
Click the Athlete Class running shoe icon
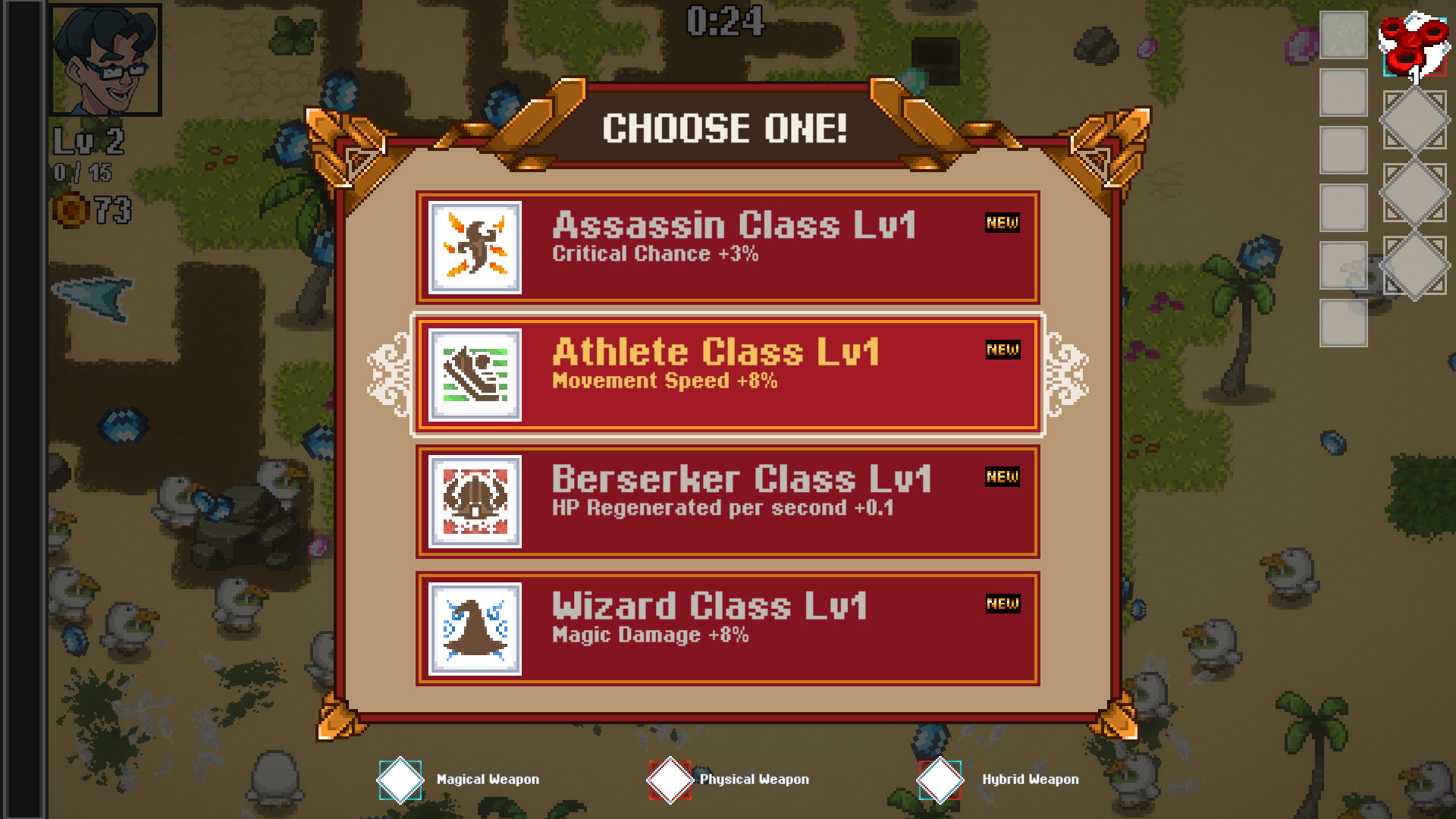(x=474, y=374)
